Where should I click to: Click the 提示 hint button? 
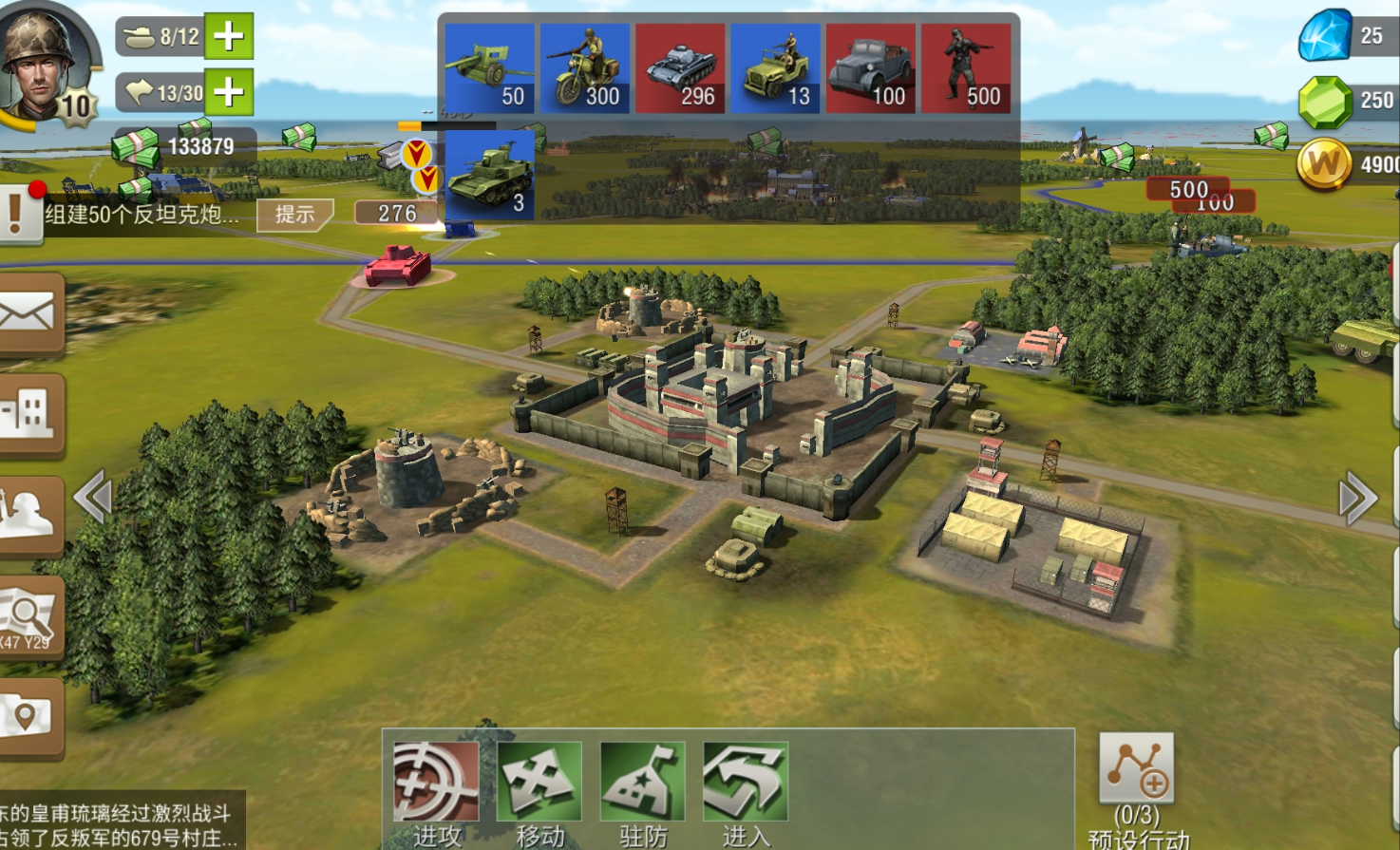coord(295,215)
